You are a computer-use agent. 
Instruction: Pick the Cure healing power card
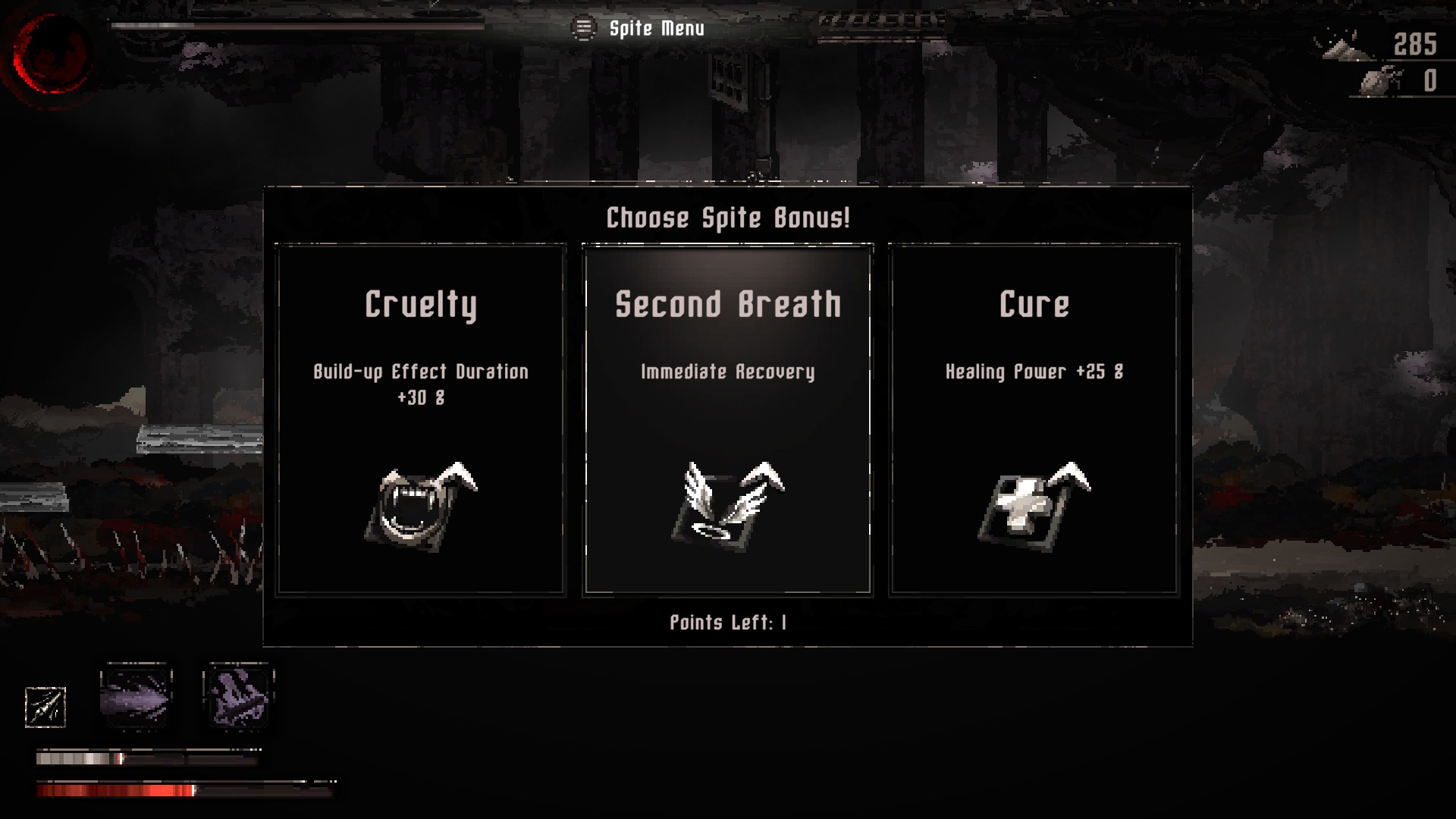point(1034,419)
